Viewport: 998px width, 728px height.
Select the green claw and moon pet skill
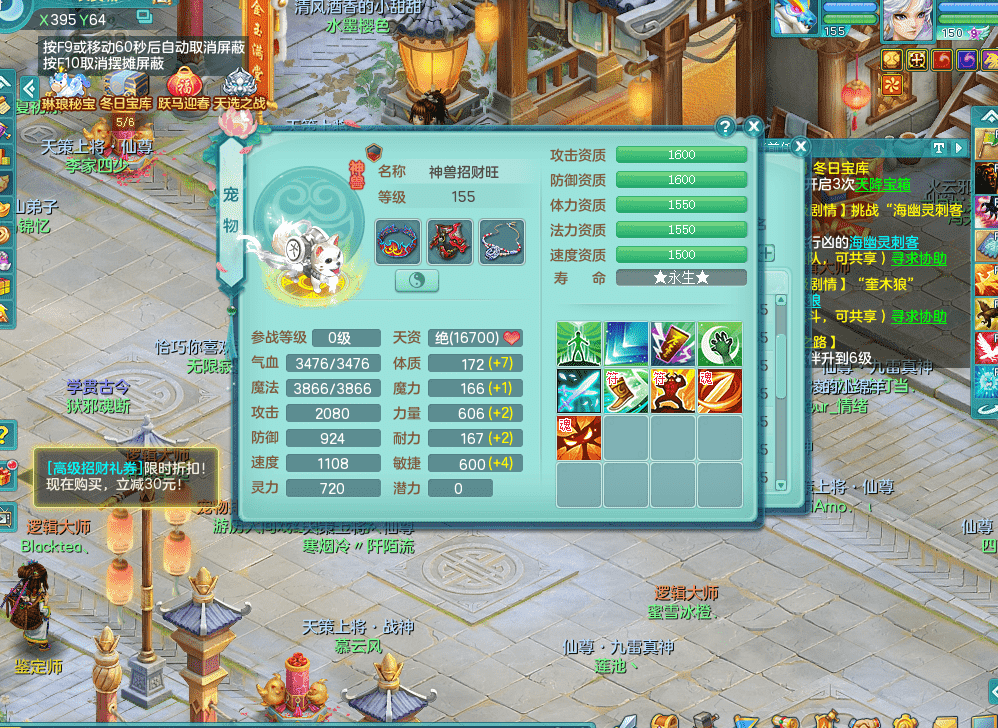[720, 343]
